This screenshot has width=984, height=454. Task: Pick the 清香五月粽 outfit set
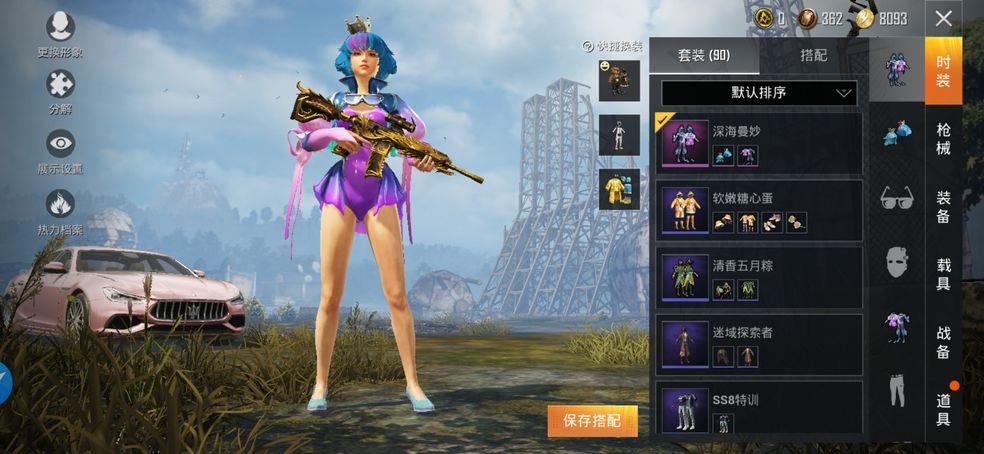761,277
